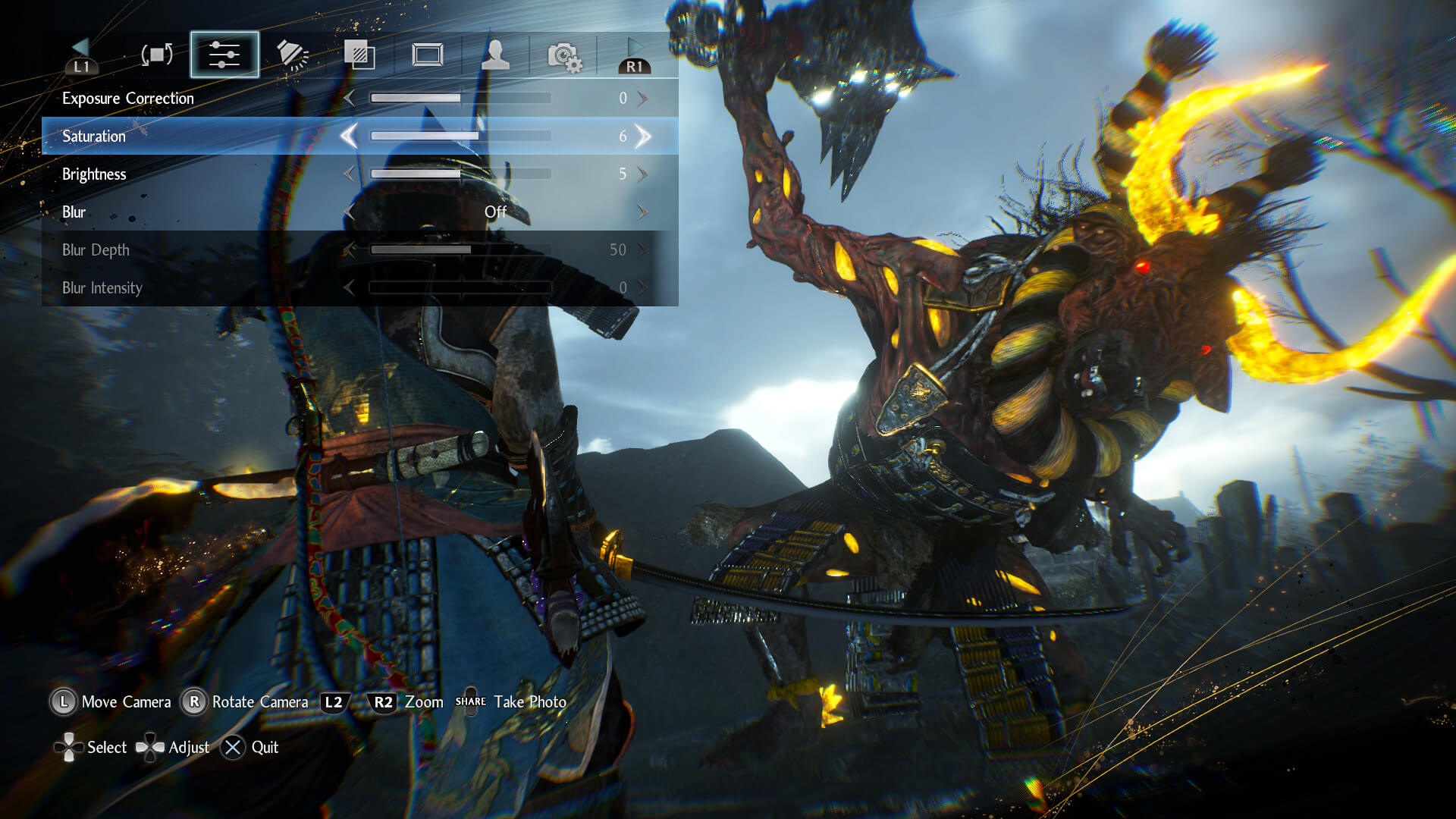Screen dimensions: 1456x819
Task: Adjust the Brightness slider bar
Action: 460,174
